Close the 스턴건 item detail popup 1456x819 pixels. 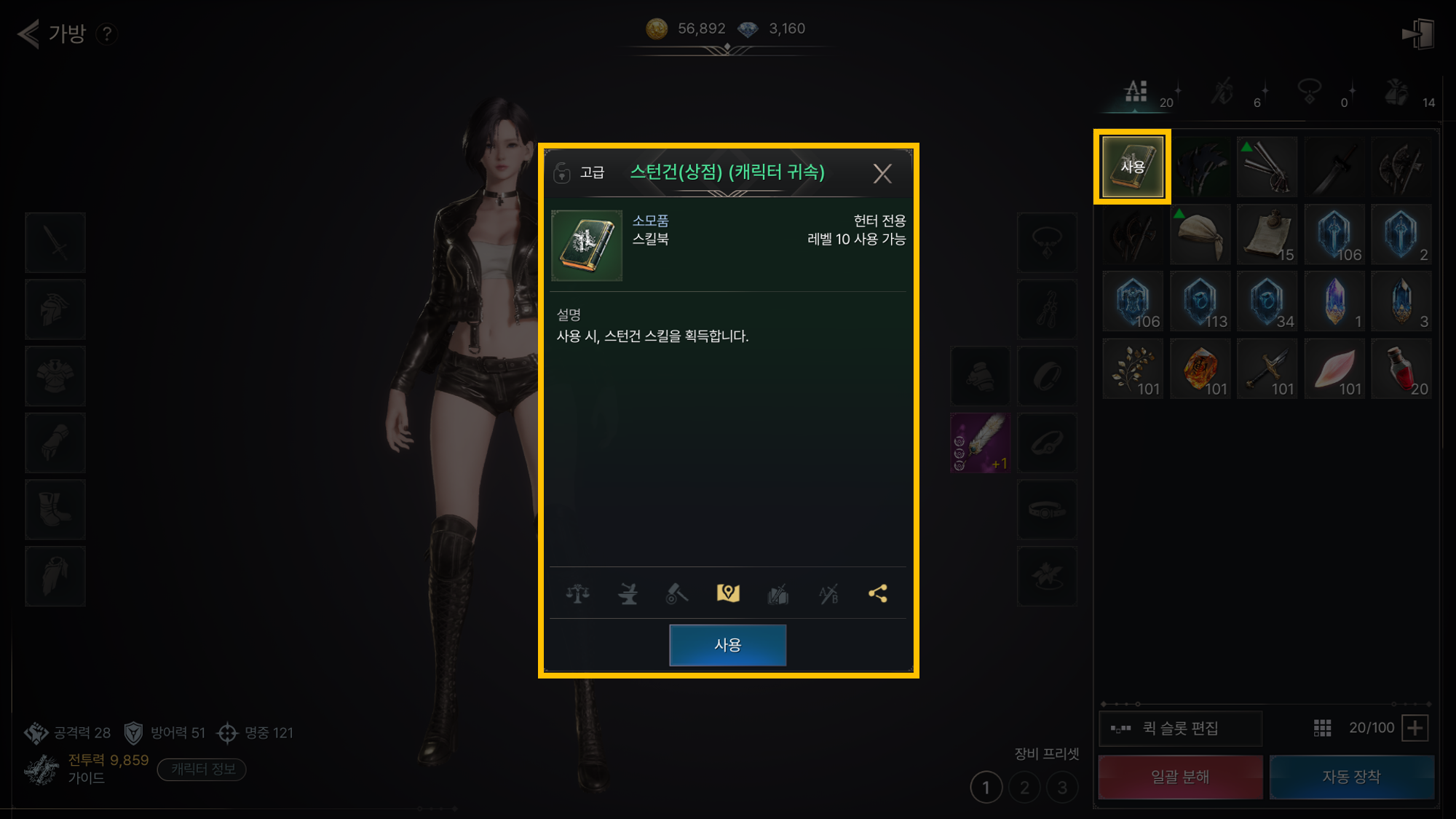tap(882, 173)
